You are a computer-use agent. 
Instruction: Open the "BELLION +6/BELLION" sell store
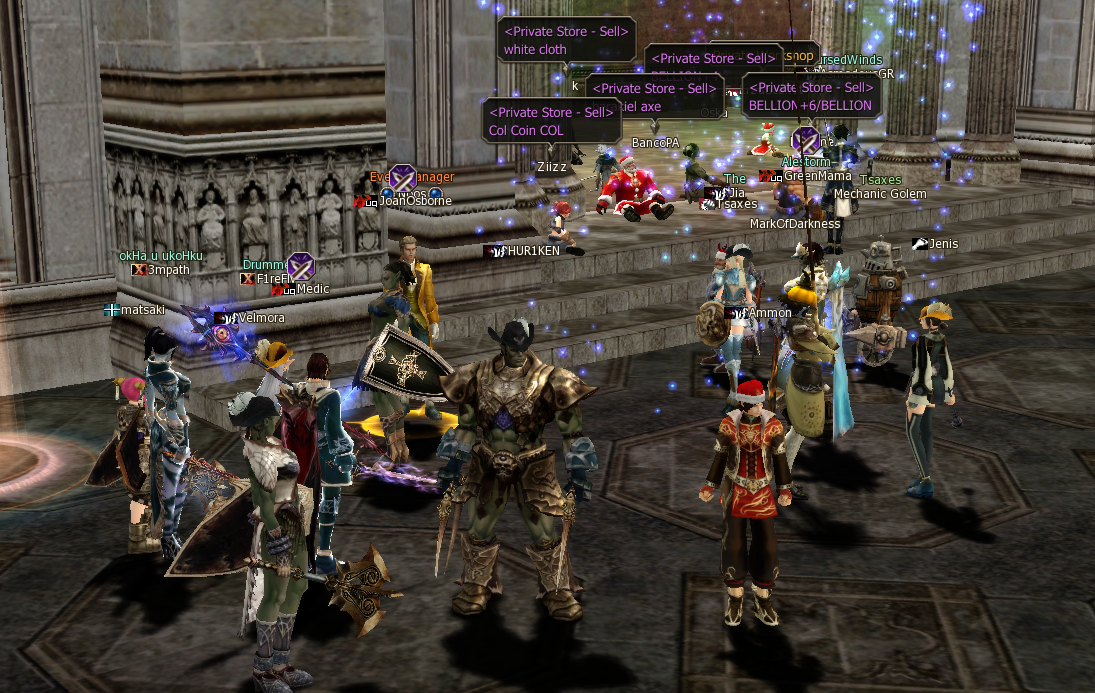pos(811,97)
